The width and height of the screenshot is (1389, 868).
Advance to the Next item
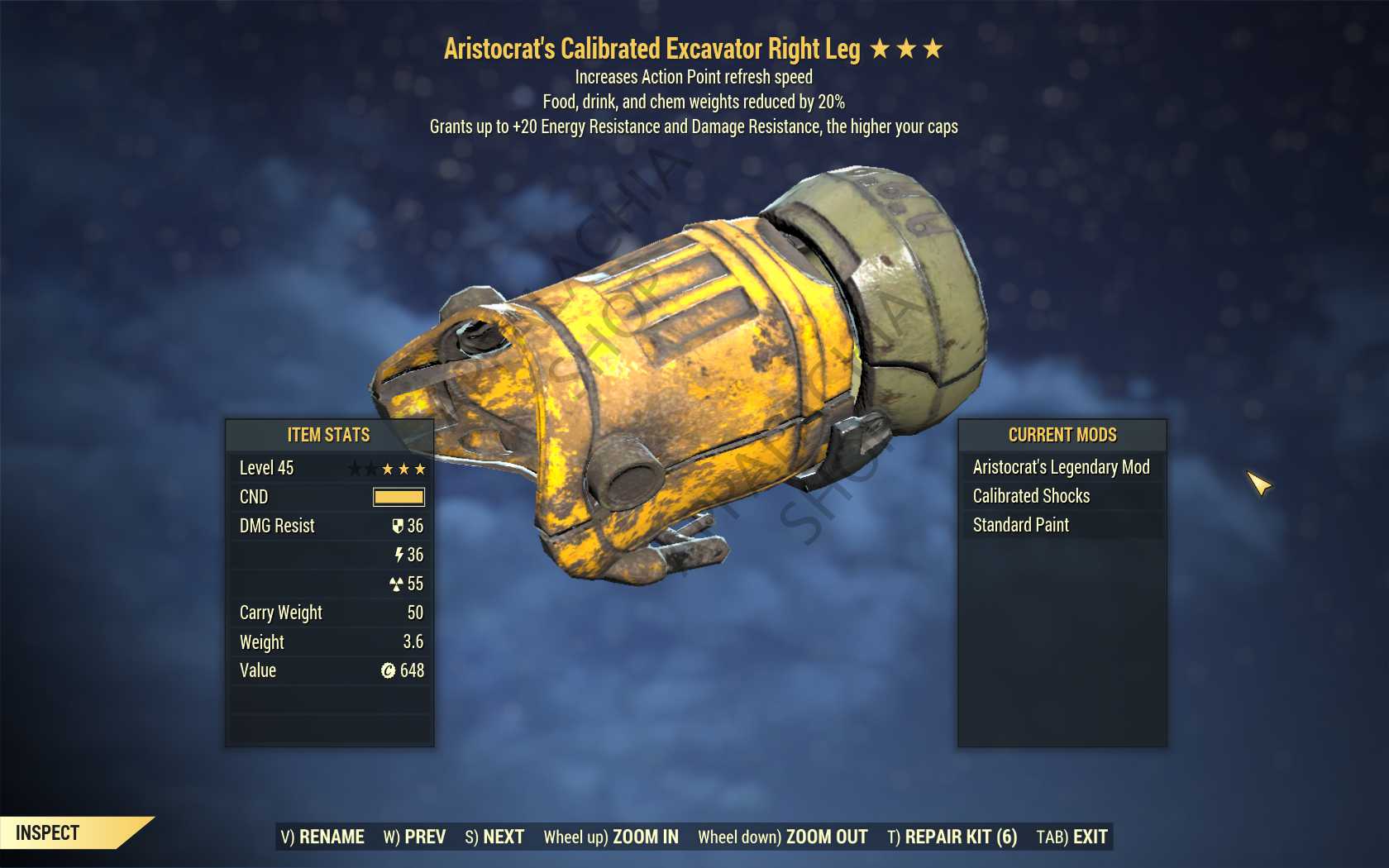[494, 837]
